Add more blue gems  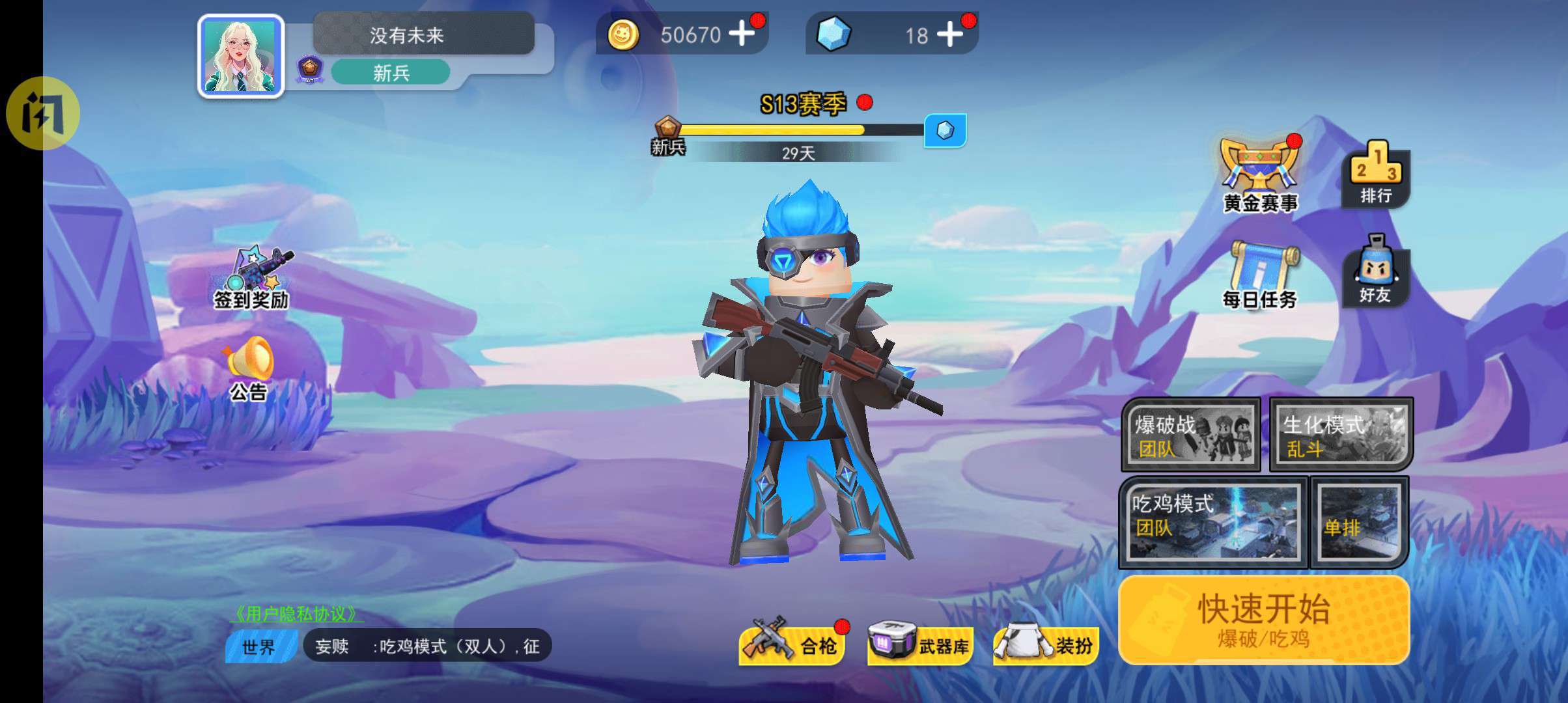(x=950, y=34)
